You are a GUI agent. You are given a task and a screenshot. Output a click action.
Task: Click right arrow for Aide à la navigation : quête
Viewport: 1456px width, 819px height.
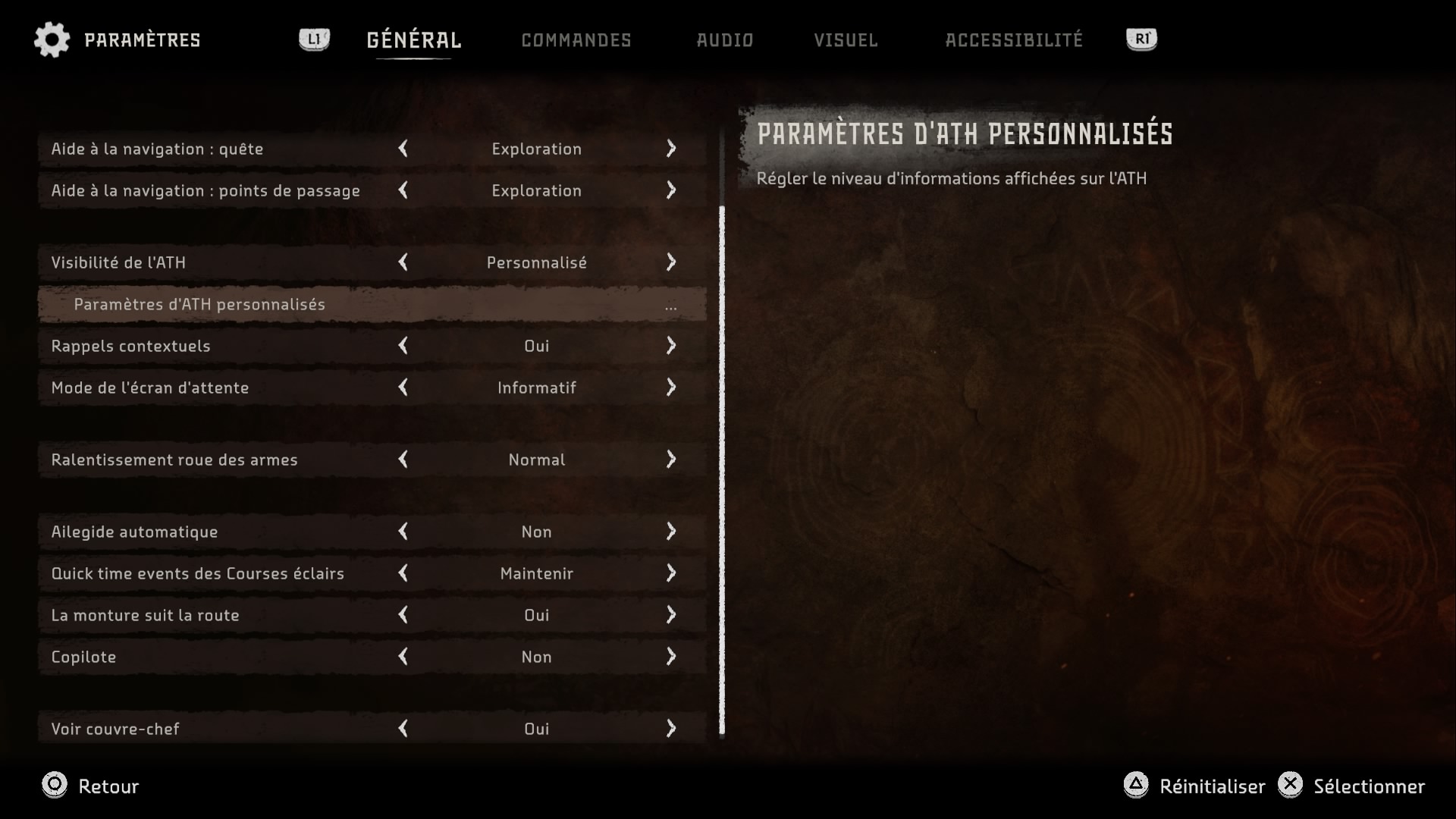671,149
